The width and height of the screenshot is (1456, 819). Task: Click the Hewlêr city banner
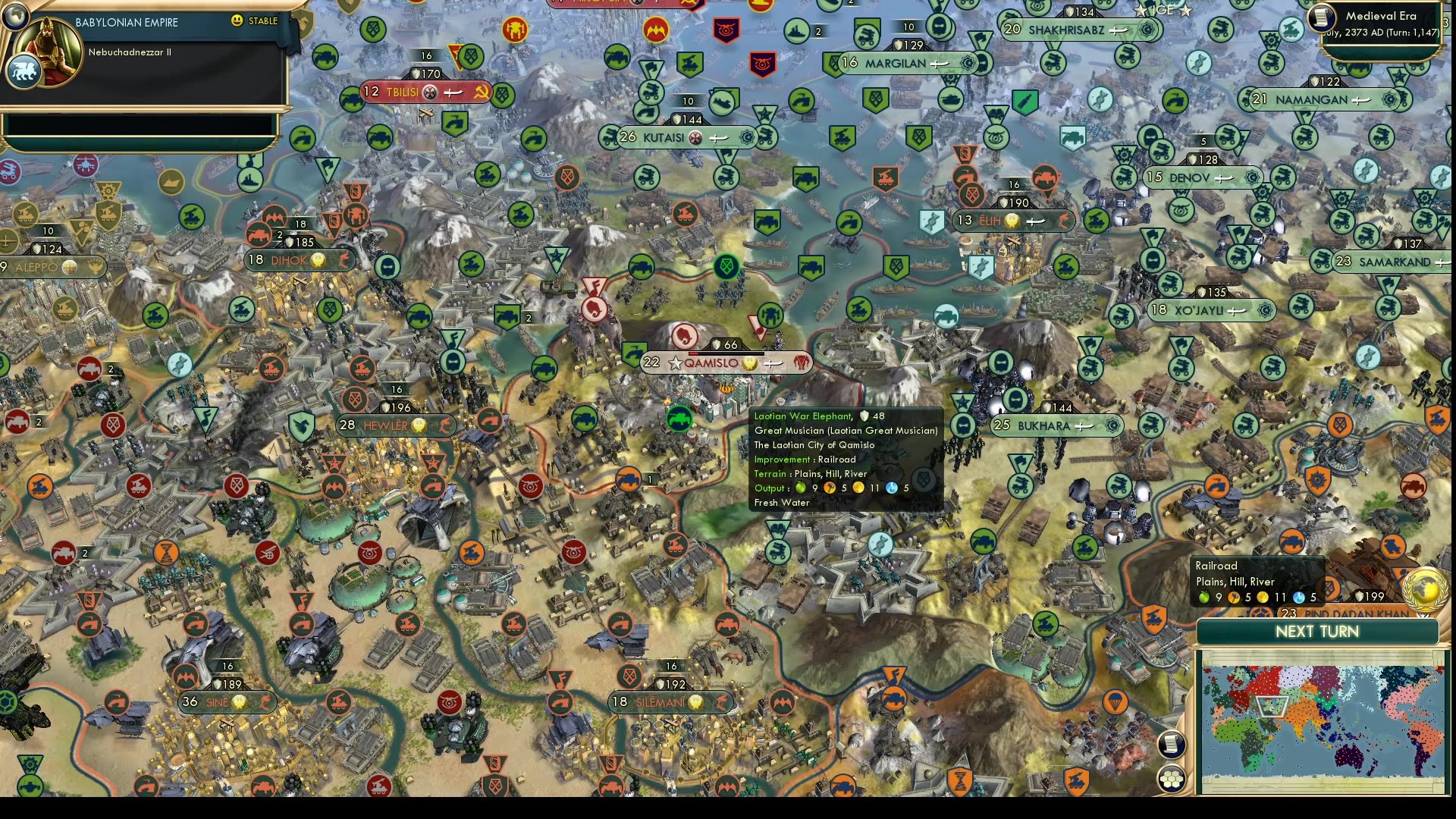(387, 425)
